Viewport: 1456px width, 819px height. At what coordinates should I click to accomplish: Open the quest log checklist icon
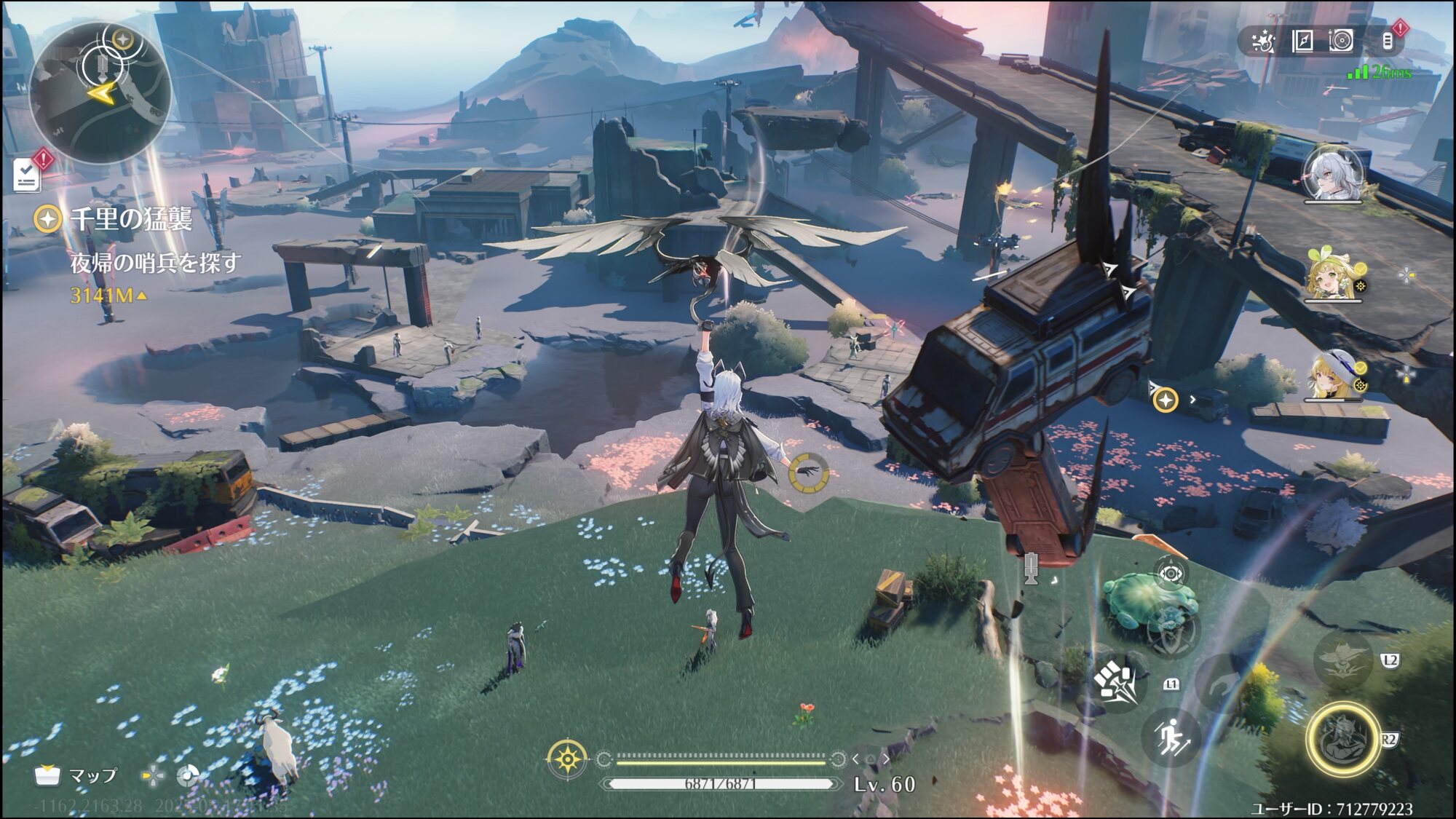(28, 175)
